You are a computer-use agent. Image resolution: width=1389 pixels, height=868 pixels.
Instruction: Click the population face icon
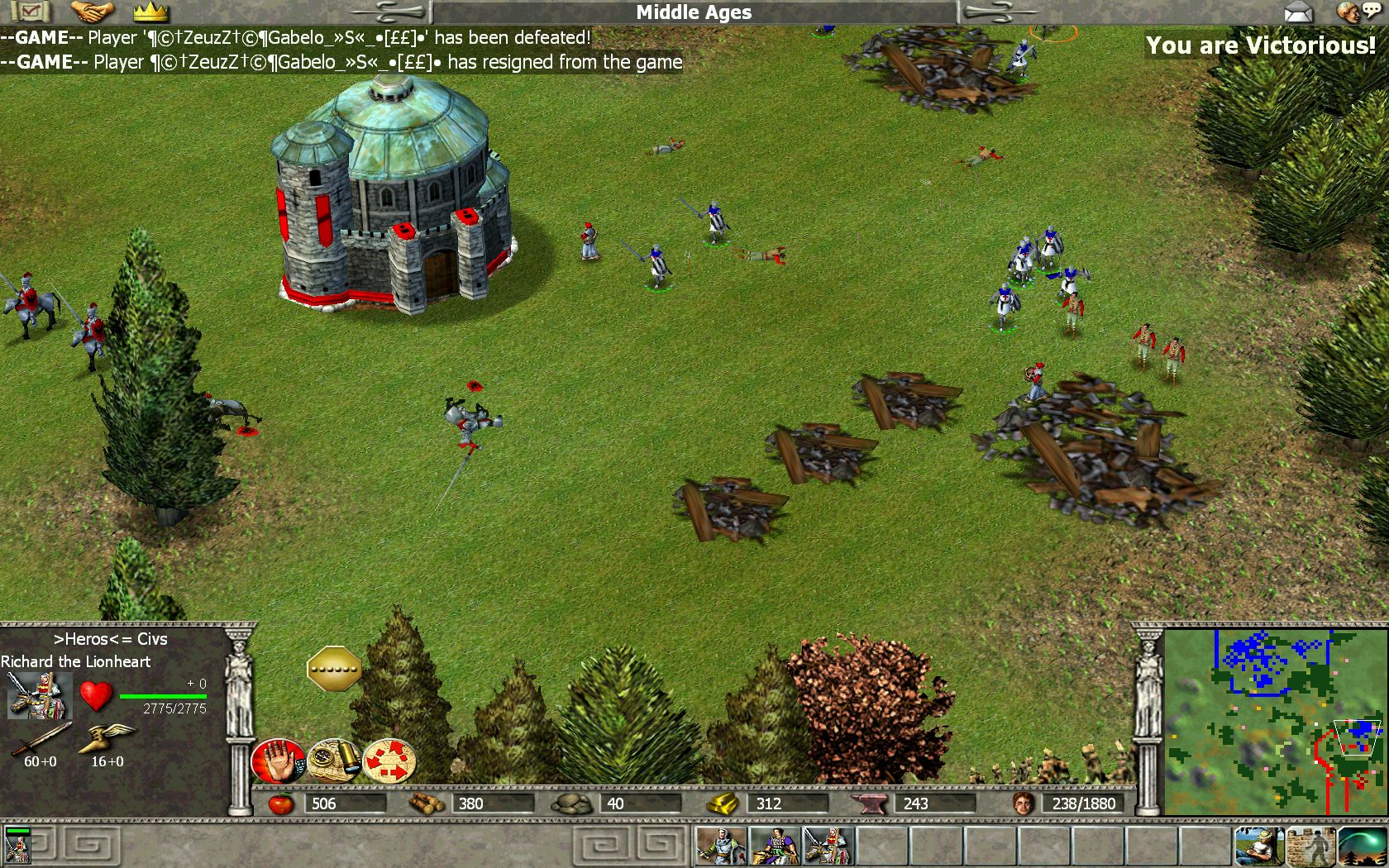click(x=1024, y=803)
